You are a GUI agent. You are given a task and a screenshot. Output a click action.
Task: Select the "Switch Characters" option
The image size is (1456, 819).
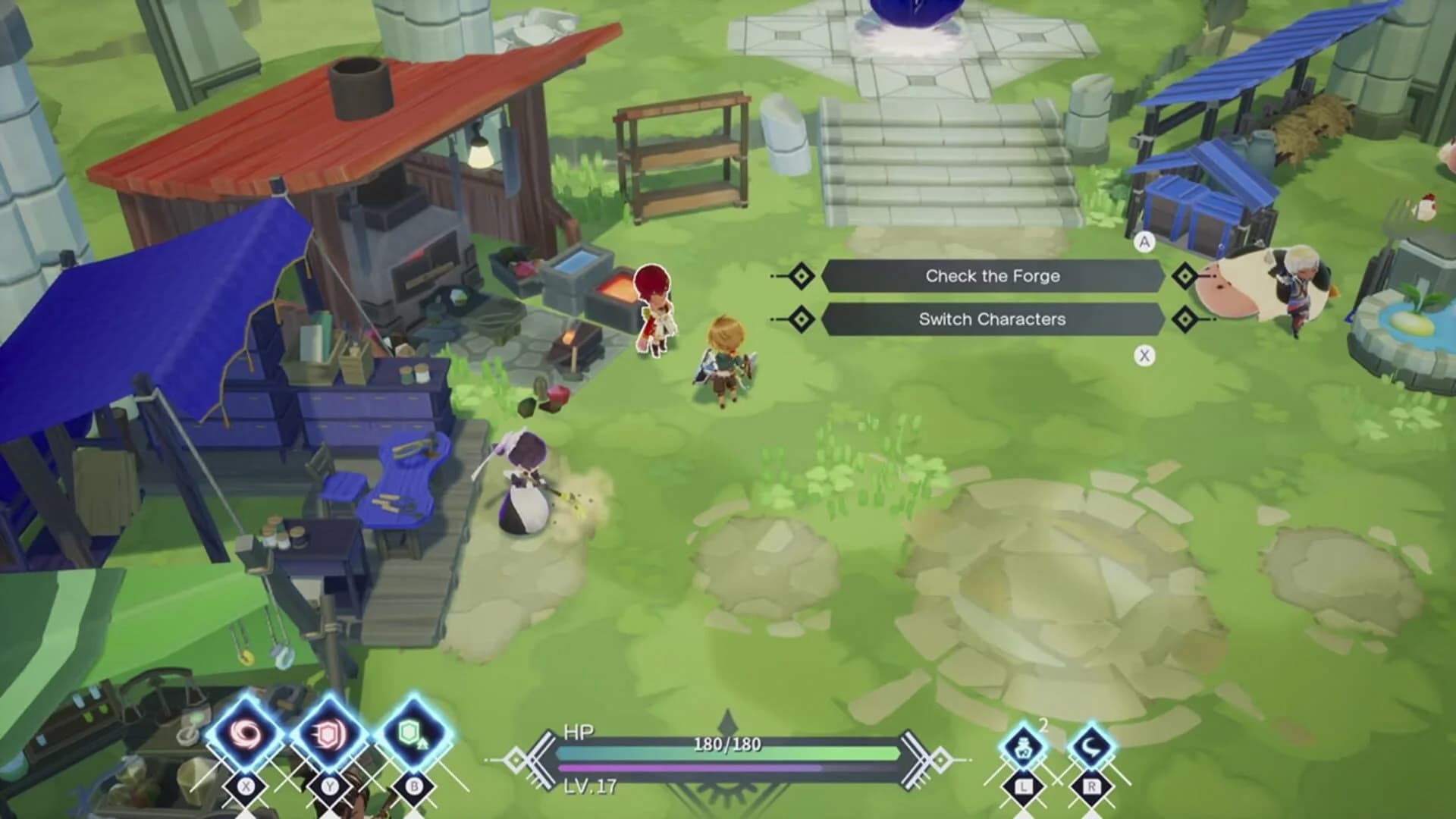[992, 319]
